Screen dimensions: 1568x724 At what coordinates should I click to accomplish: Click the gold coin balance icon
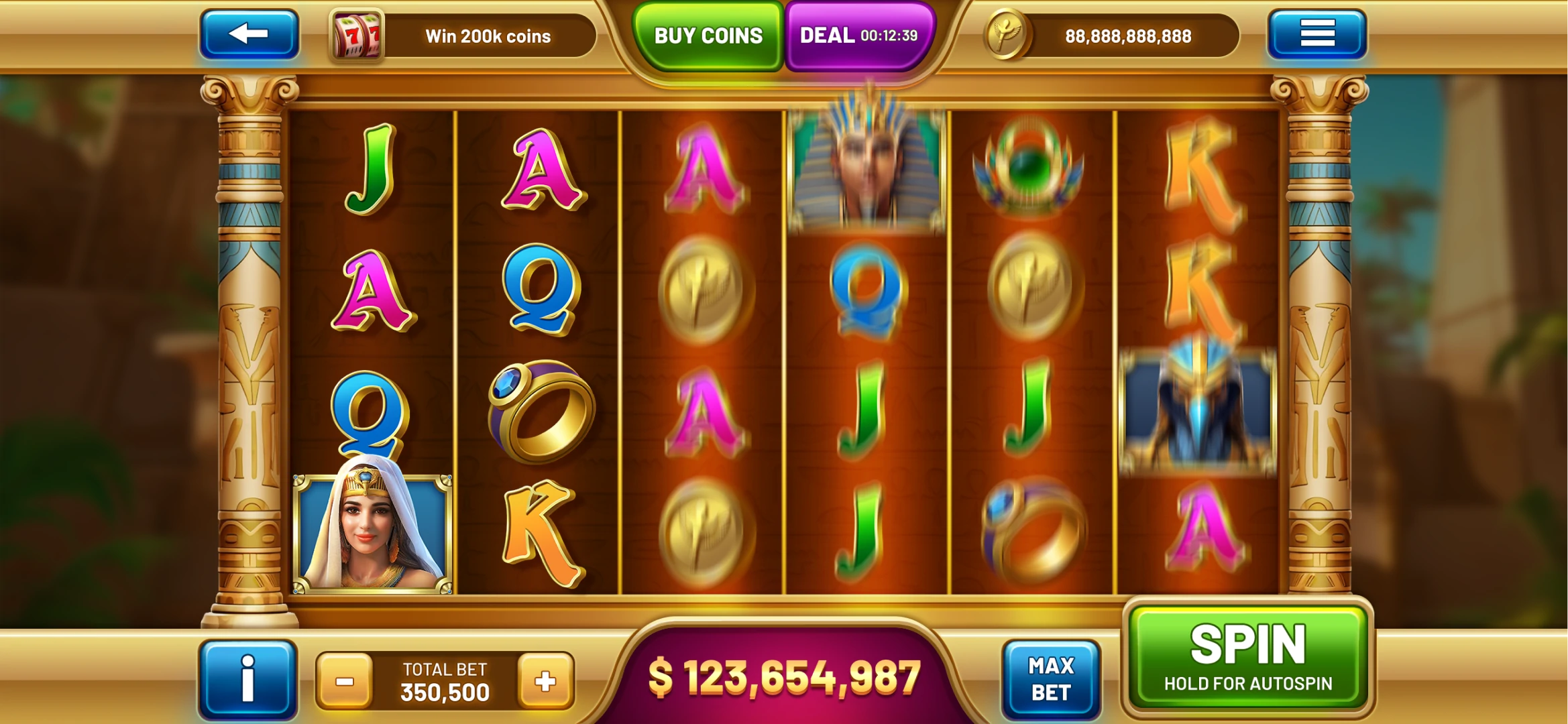point(1005,35)
